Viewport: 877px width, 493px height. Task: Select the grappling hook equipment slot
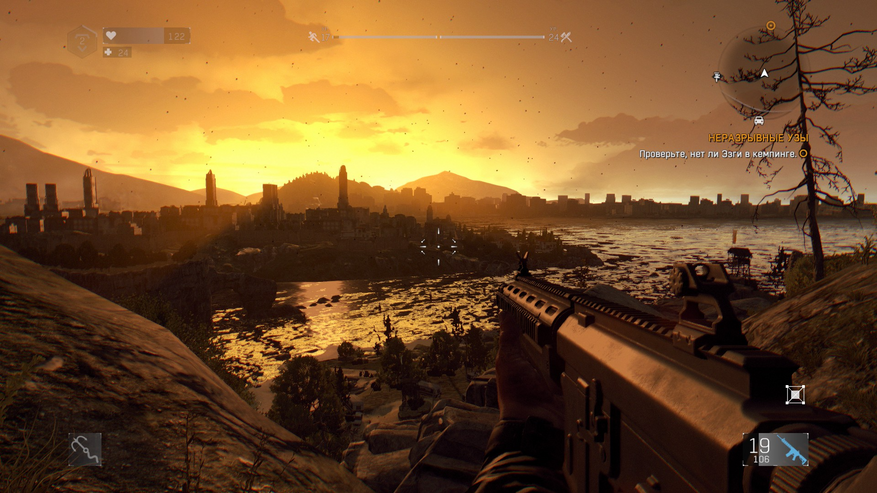point(85,449)
